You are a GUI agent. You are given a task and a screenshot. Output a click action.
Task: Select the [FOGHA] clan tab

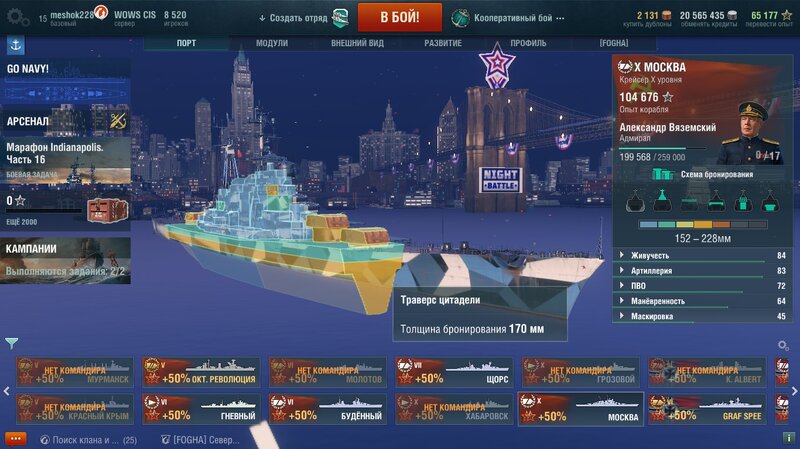pos(613,44)
